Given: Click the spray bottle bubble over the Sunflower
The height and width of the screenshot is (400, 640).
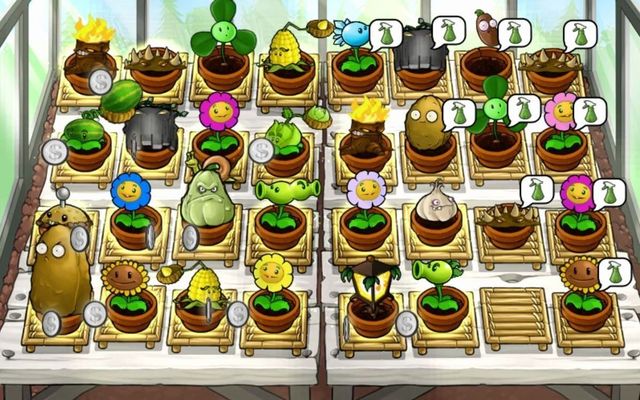Looking at the screenshot, I should (611, 273).
